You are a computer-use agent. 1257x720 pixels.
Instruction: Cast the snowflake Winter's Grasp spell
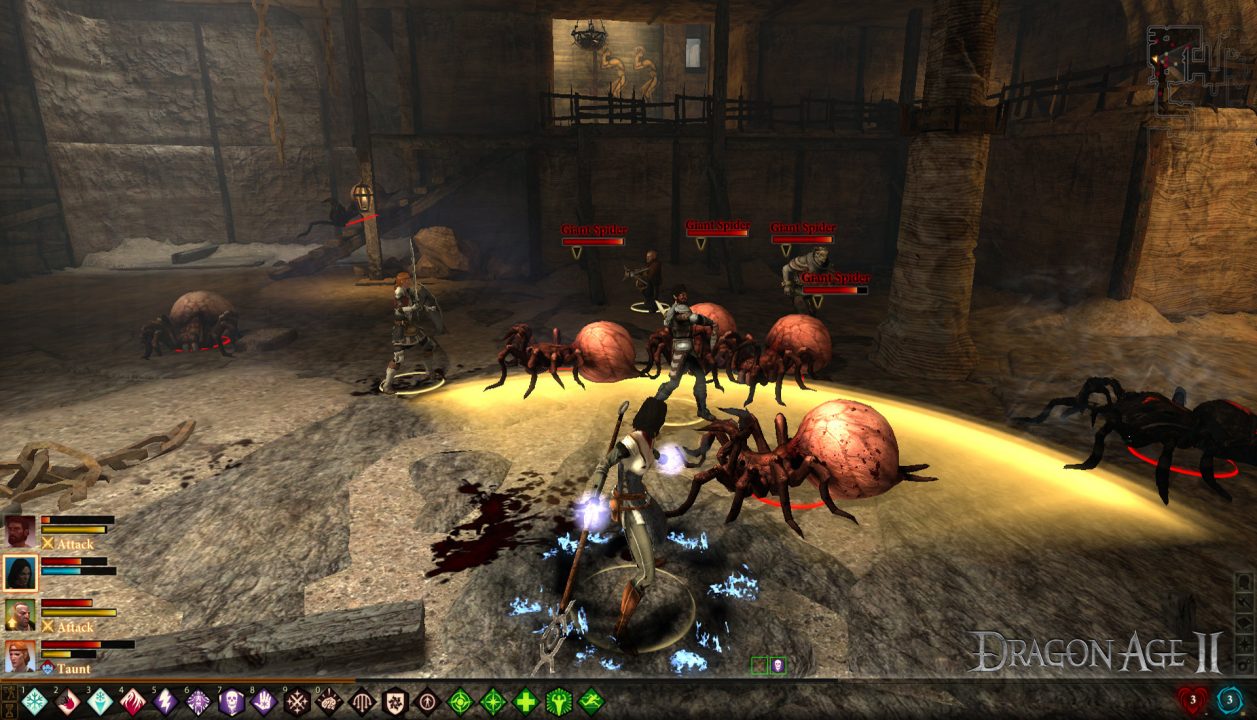(x=35, y=701)
